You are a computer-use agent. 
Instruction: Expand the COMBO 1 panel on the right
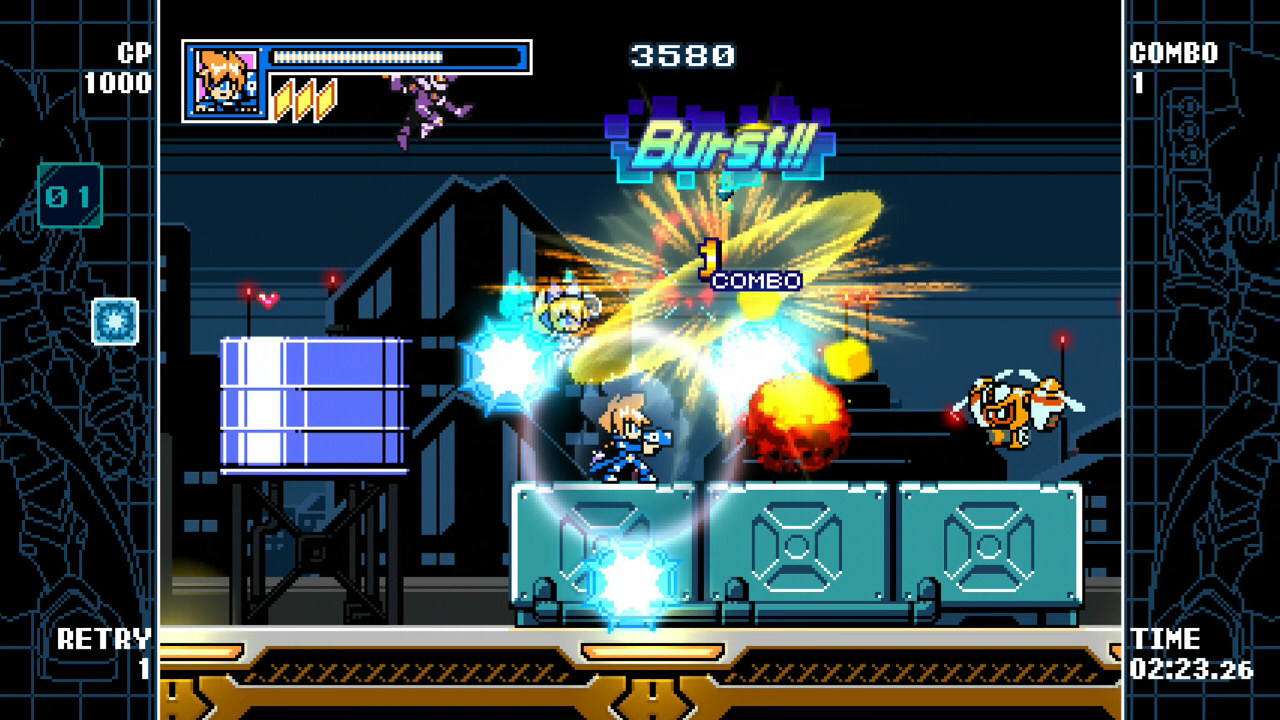1175,65
